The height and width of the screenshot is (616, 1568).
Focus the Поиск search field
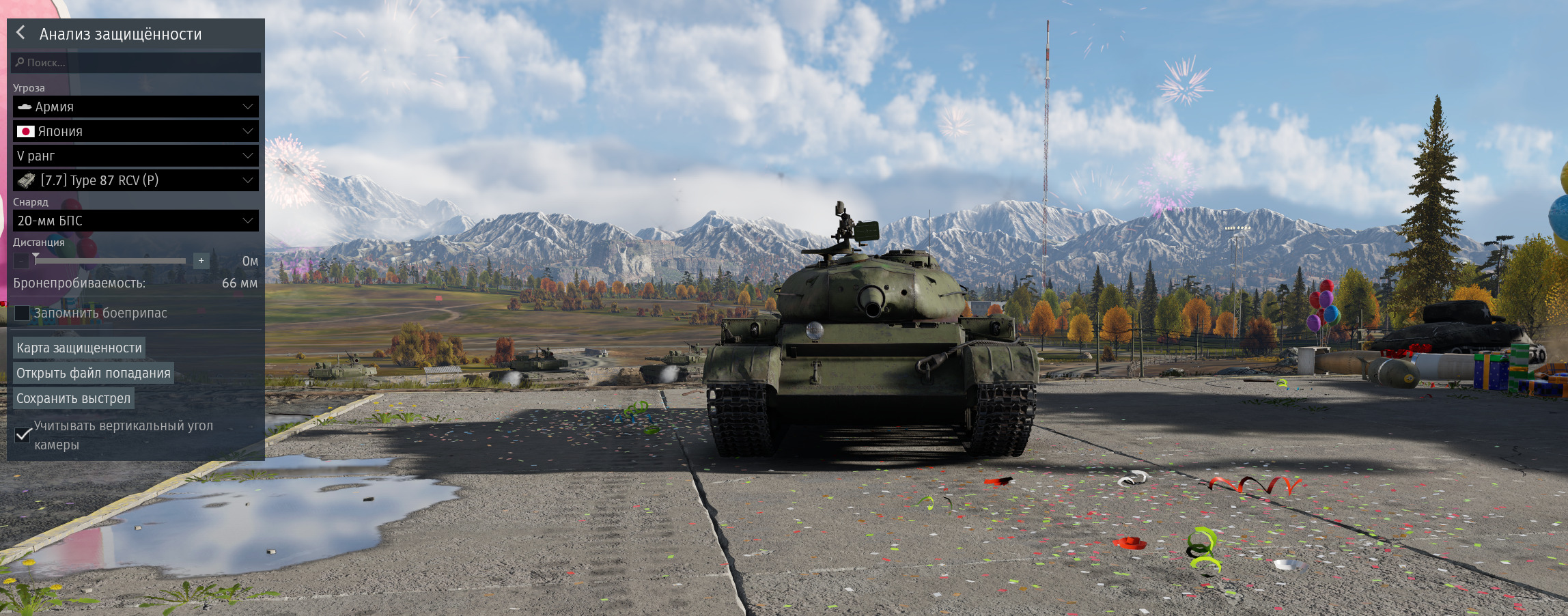click(137, 62)
